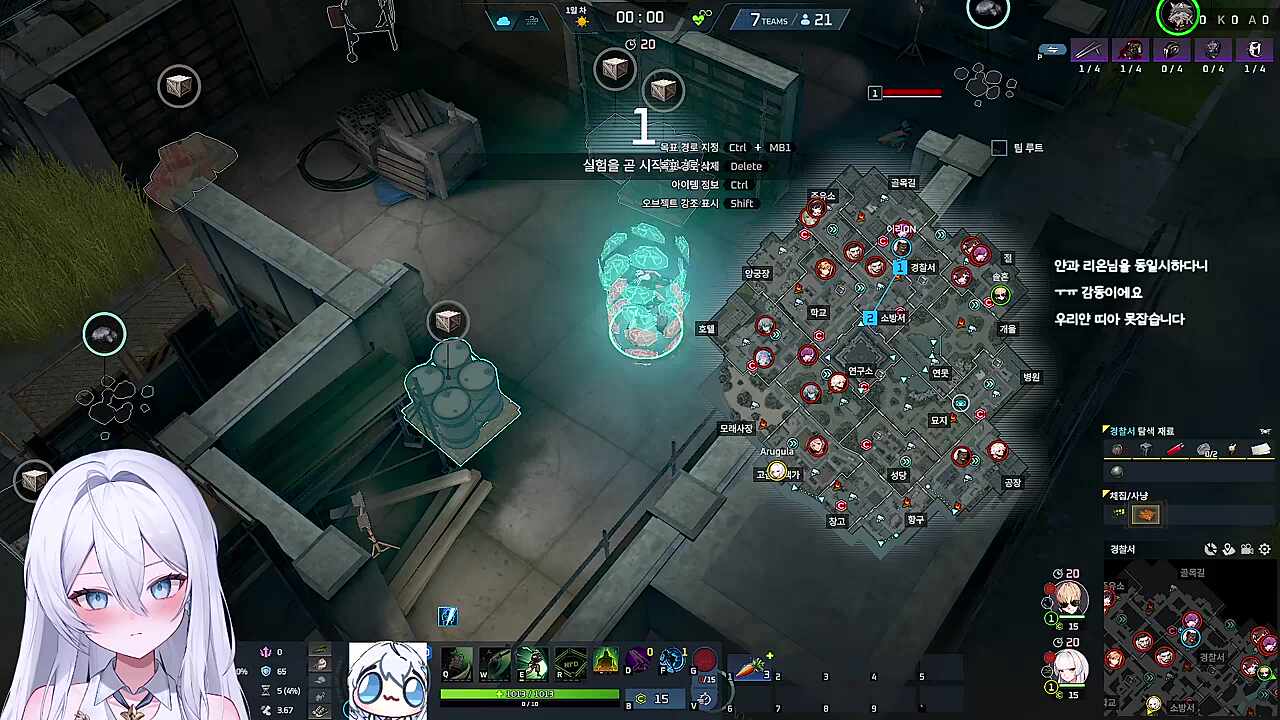This screenshot has width=1280, height=720.
Task: Click the minimap location pin icon
Action: click(1228, 549)
